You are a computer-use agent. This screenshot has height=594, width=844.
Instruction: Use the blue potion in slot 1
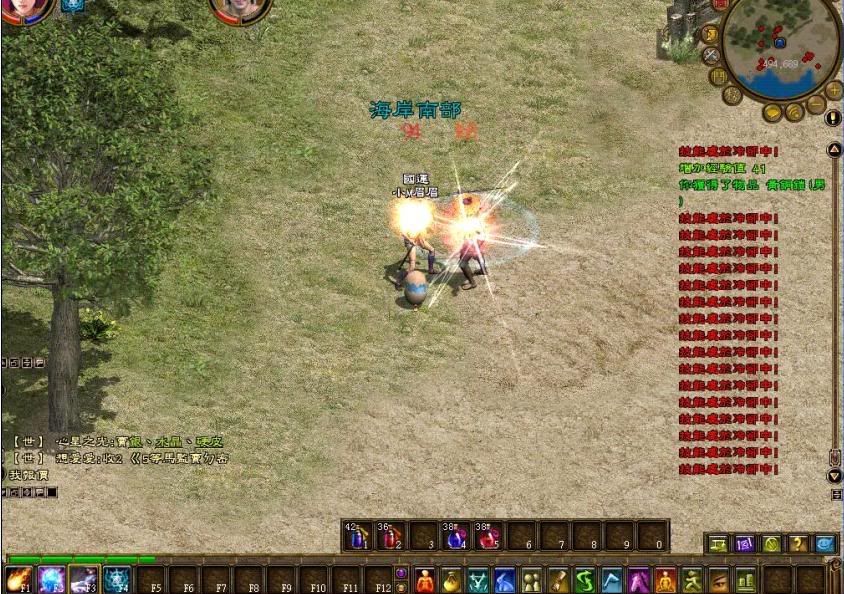[x=357, y=536]
